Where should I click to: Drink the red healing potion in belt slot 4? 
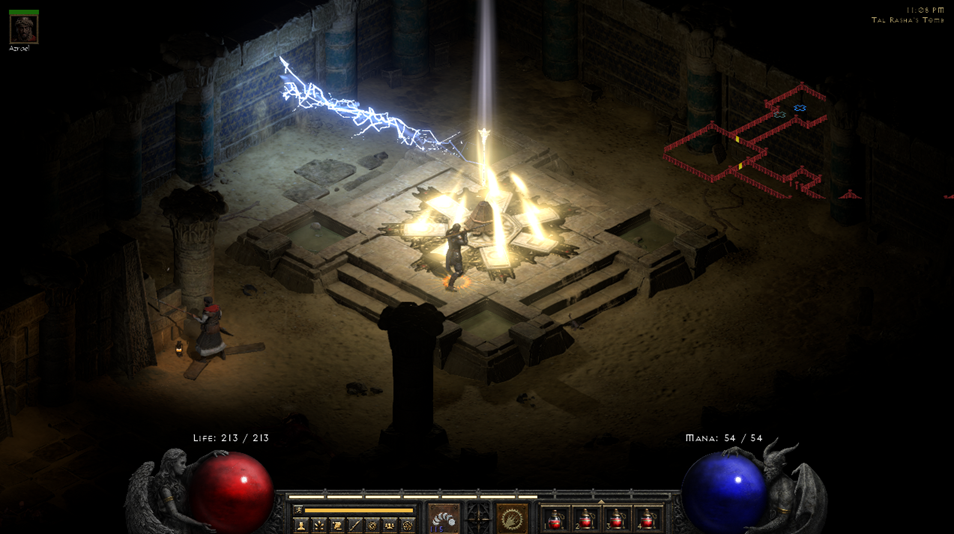647,519
